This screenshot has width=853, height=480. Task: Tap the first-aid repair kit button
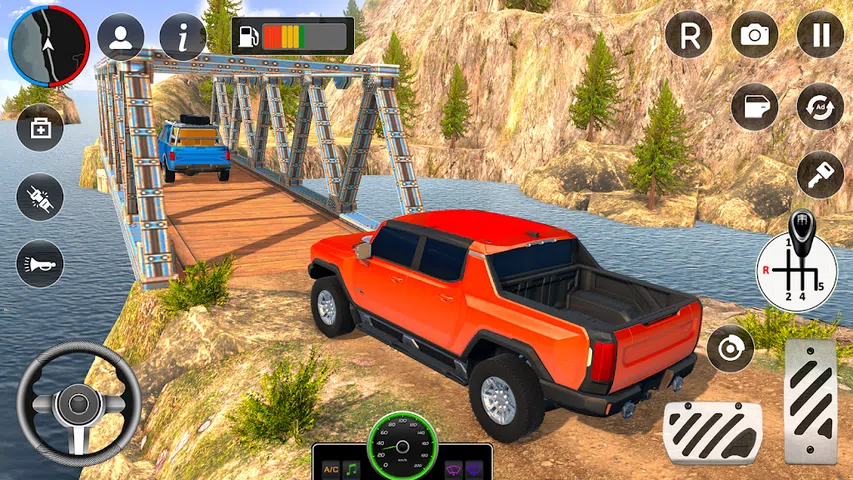(40, 128)
